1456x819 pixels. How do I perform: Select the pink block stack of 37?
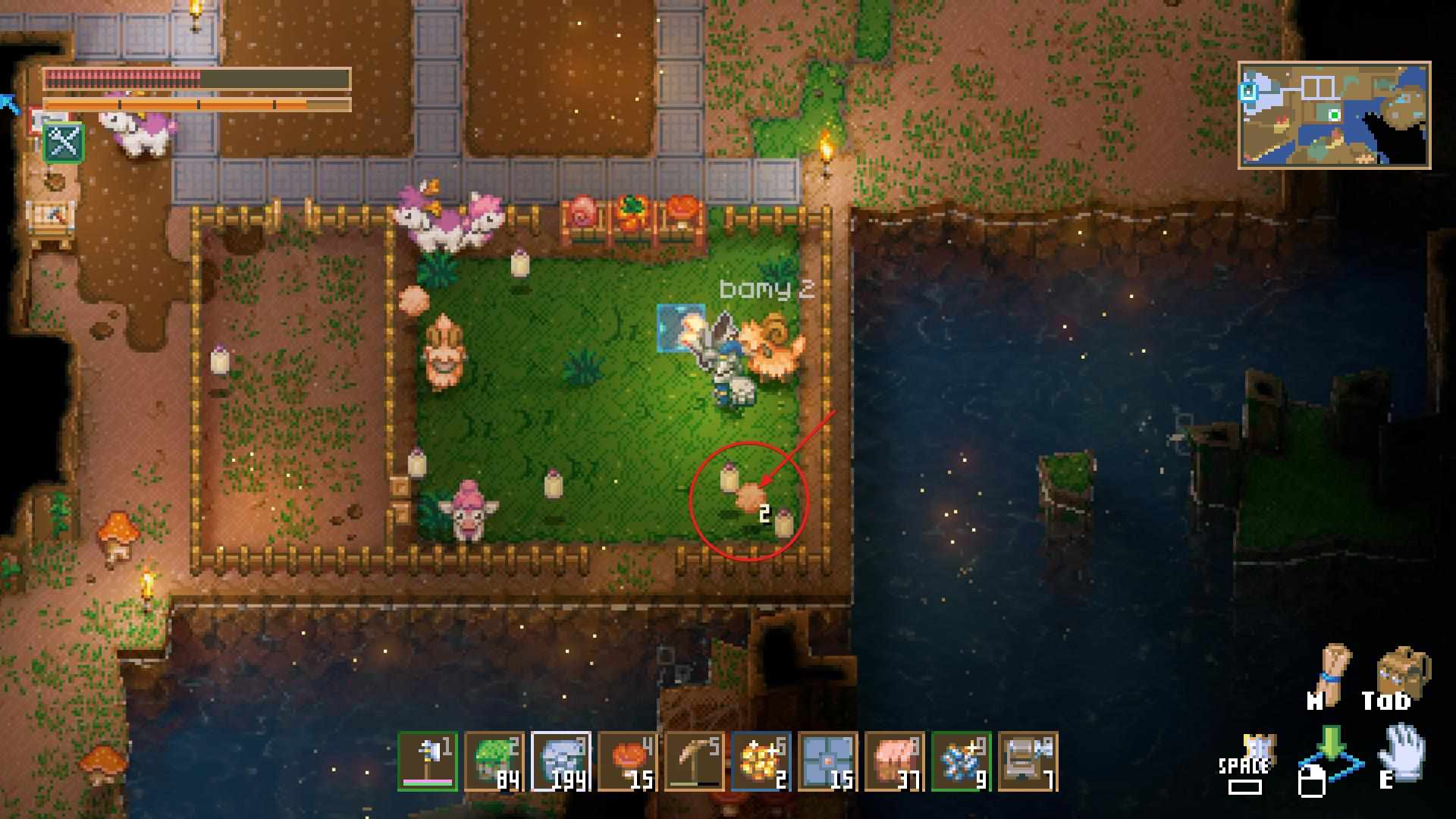[x=895, y=761]
